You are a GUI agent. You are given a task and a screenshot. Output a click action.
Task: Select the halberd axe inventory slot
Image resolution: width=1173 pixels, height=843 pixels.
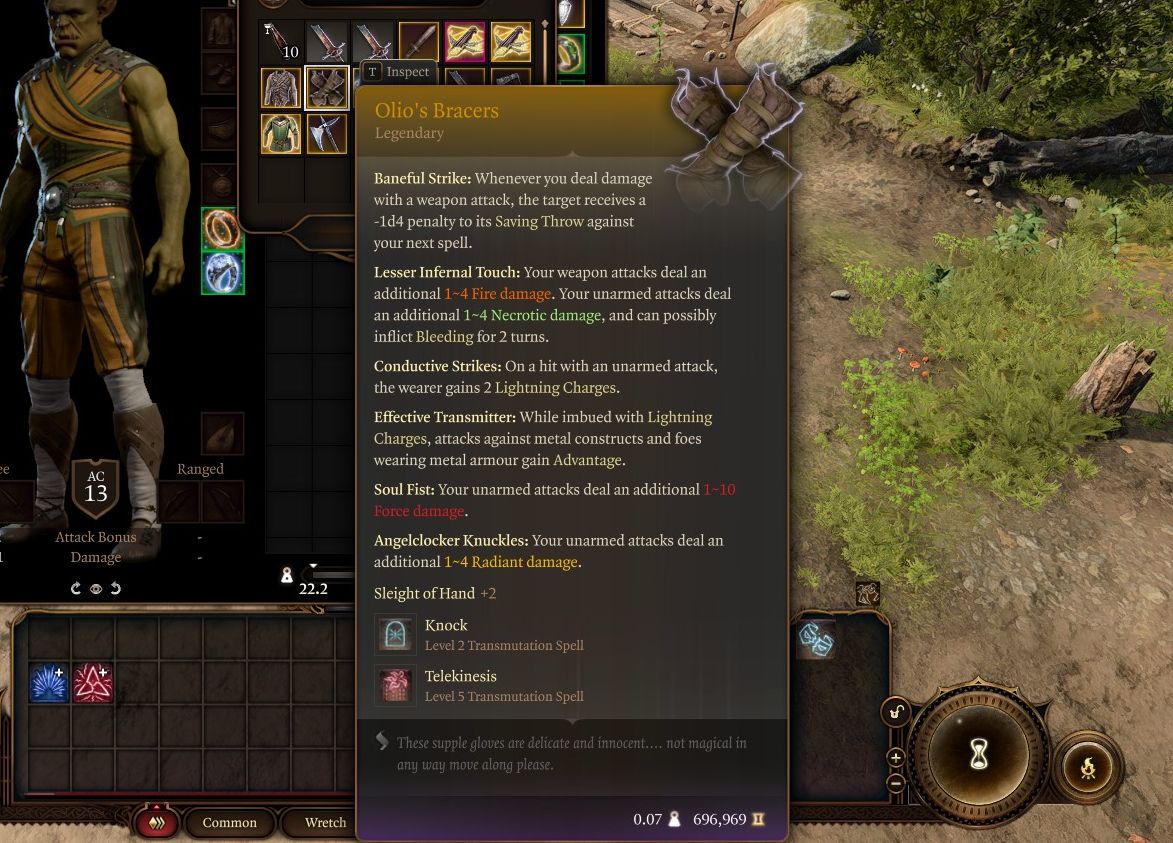coord(326,134)
